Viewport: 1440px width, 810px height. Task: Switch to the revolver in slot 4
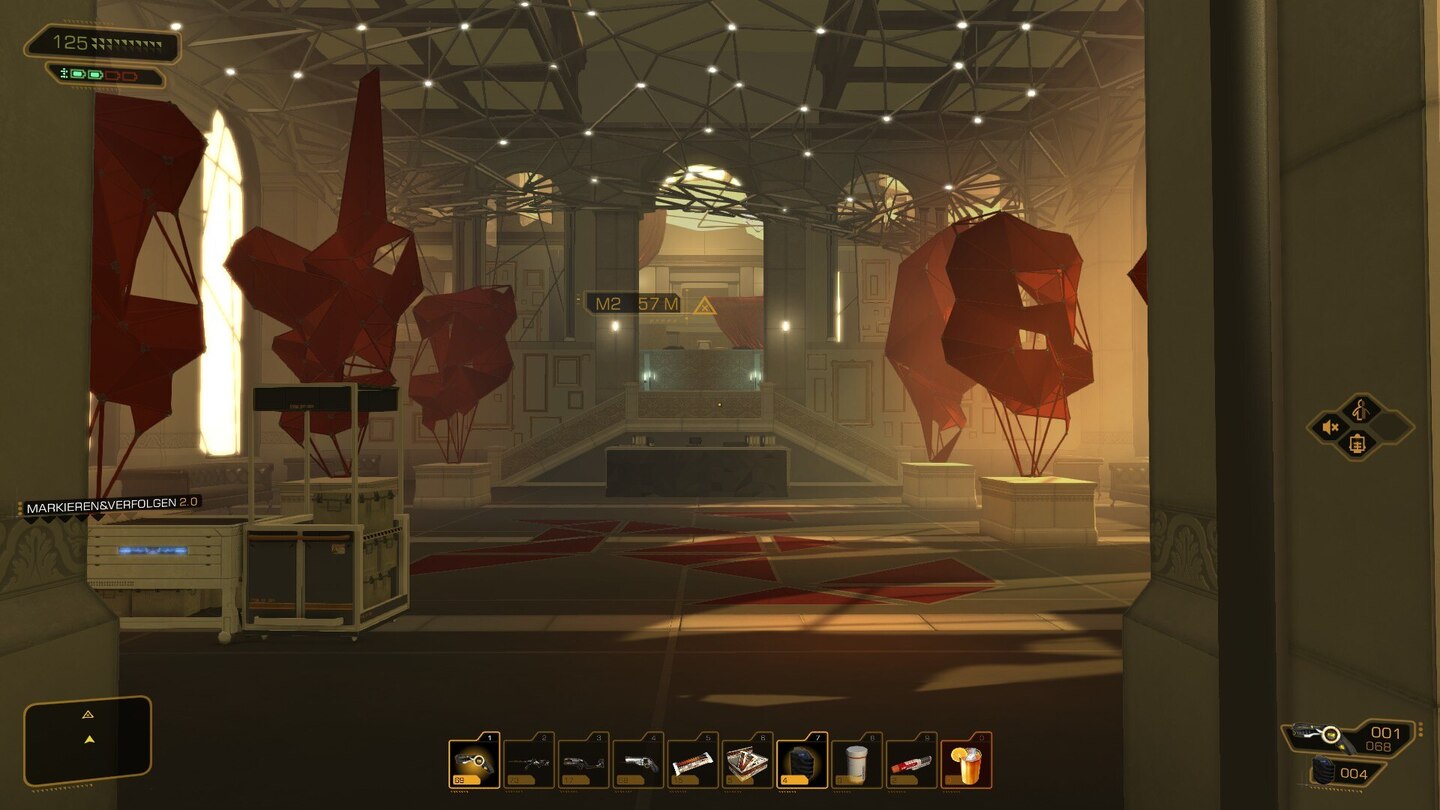coord(638,763)
